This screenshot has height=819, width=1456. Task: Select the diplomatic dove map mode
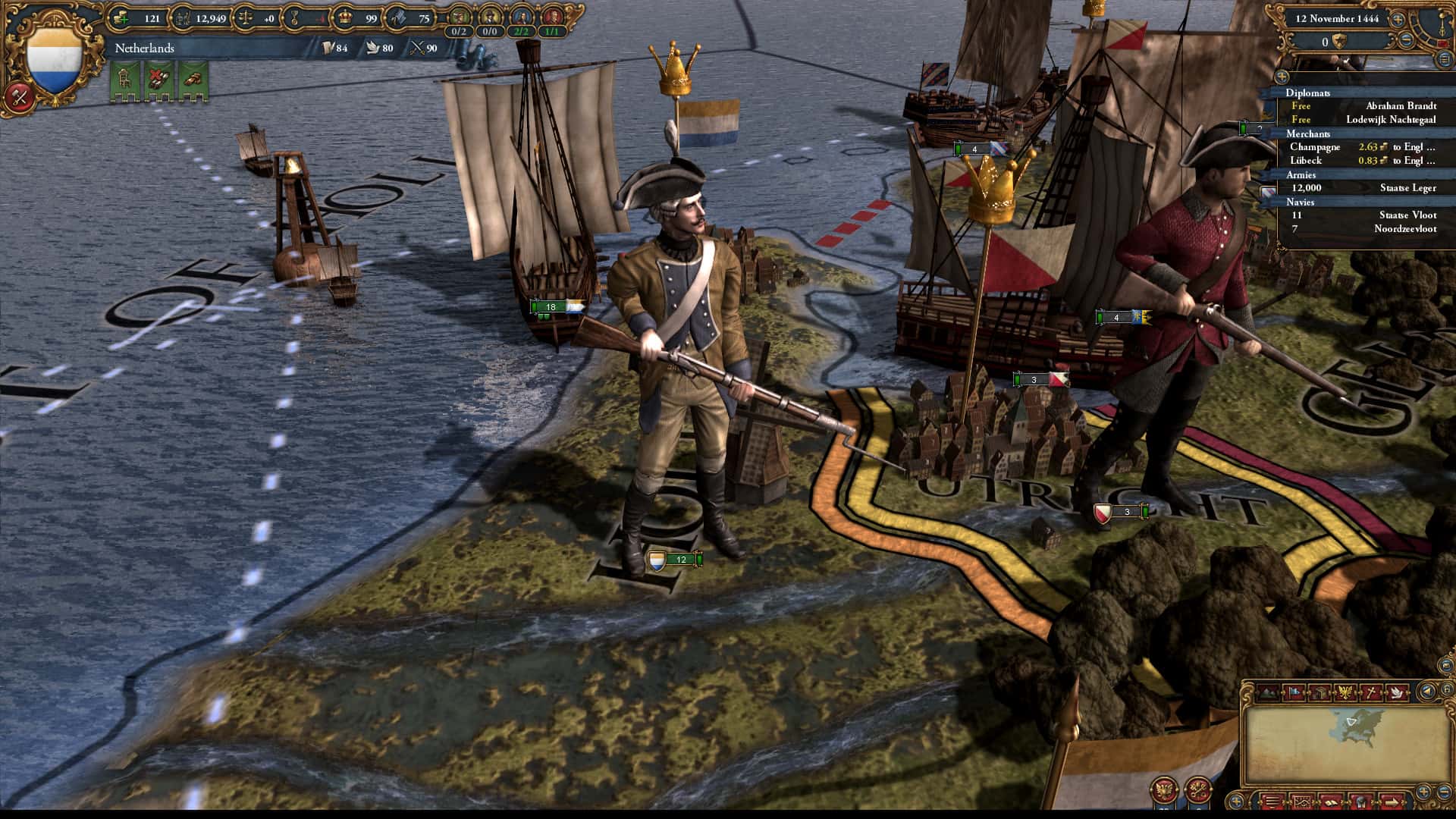pyautogui.click(x=1397, y=692)
